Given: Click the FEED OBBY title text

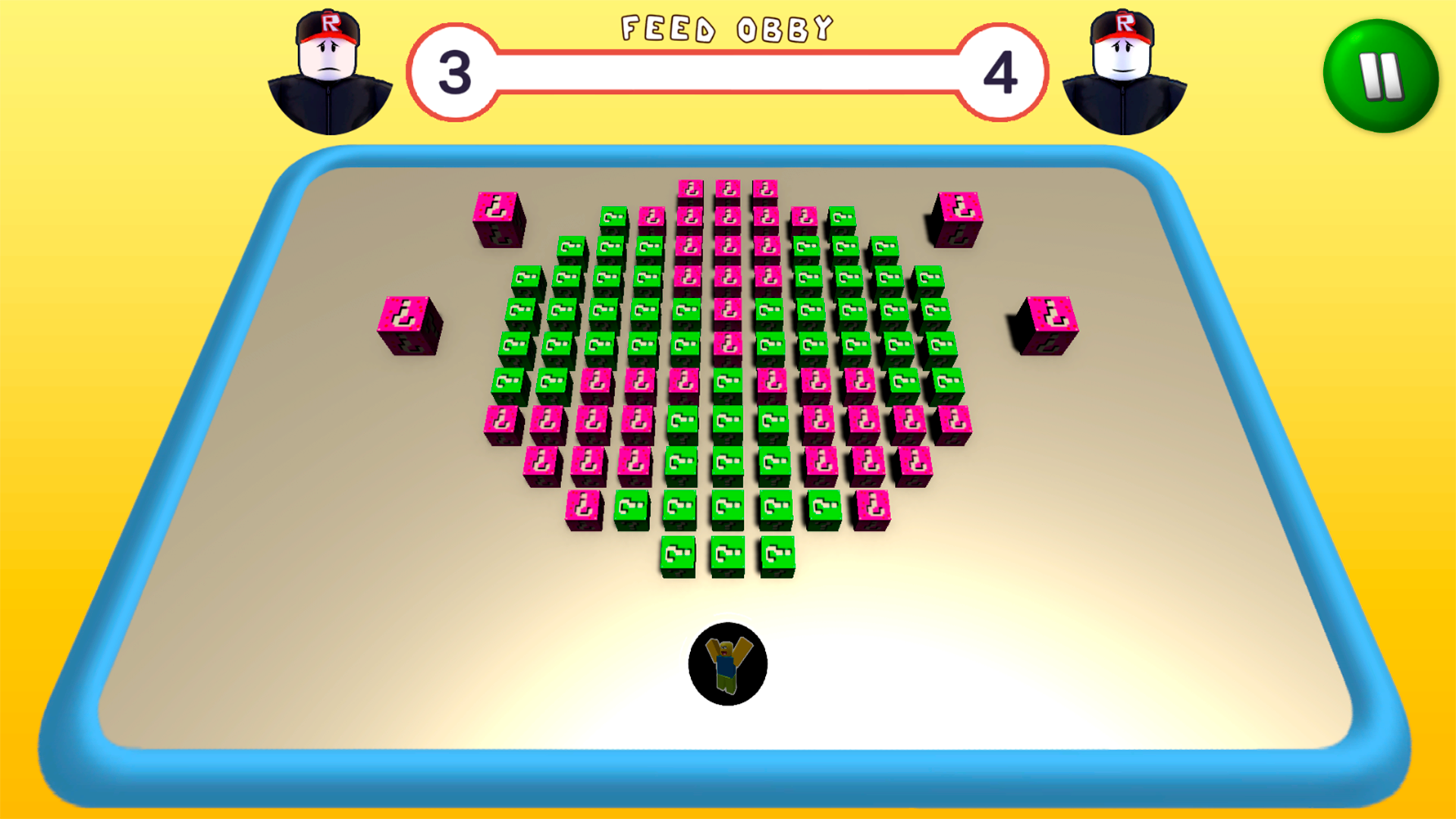Looking at the screenshot, I should point(726,29).
